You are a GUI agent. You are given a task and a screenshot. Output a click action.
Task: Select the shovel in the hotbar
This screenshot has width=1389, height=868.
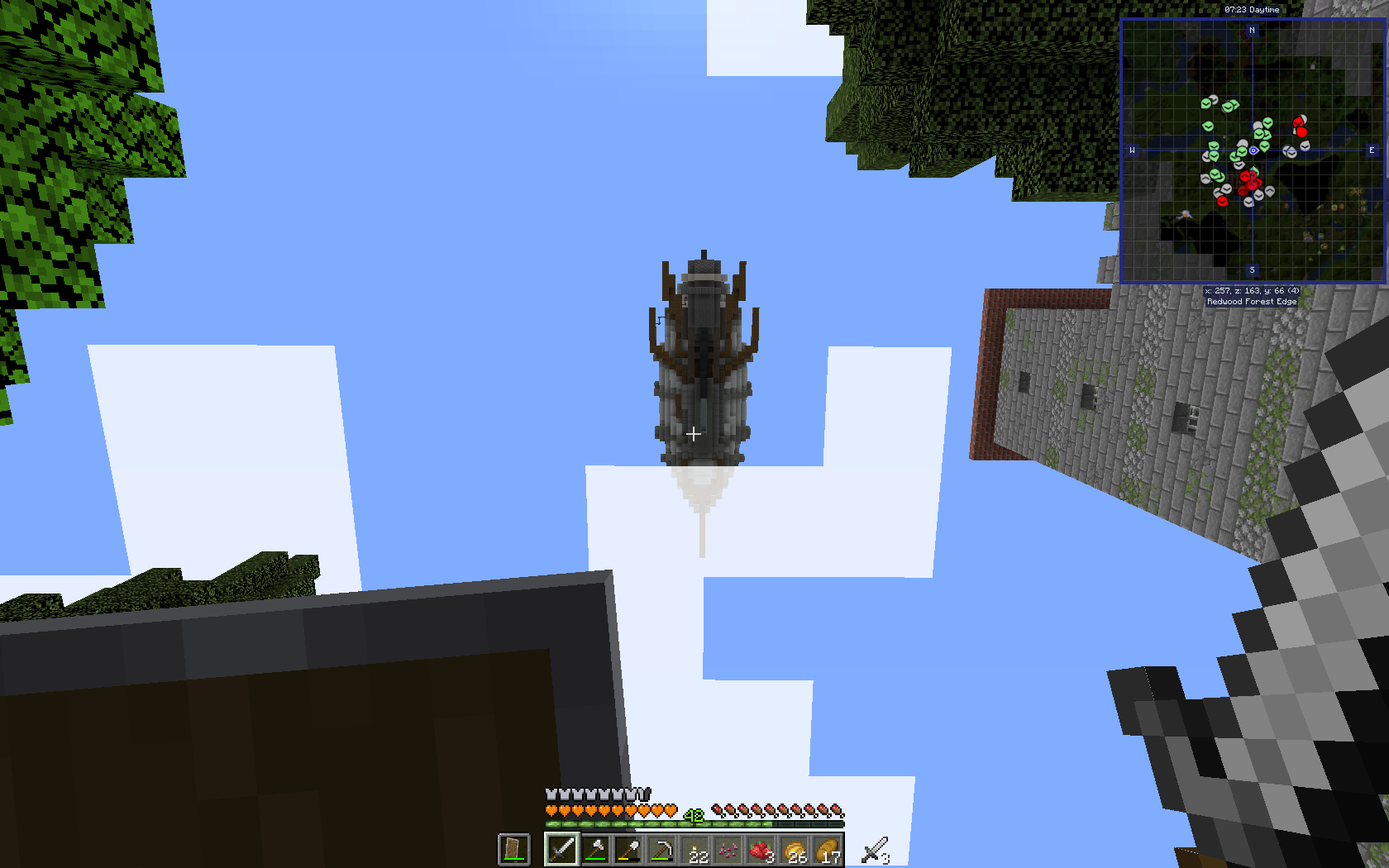(x=628, y=850)
